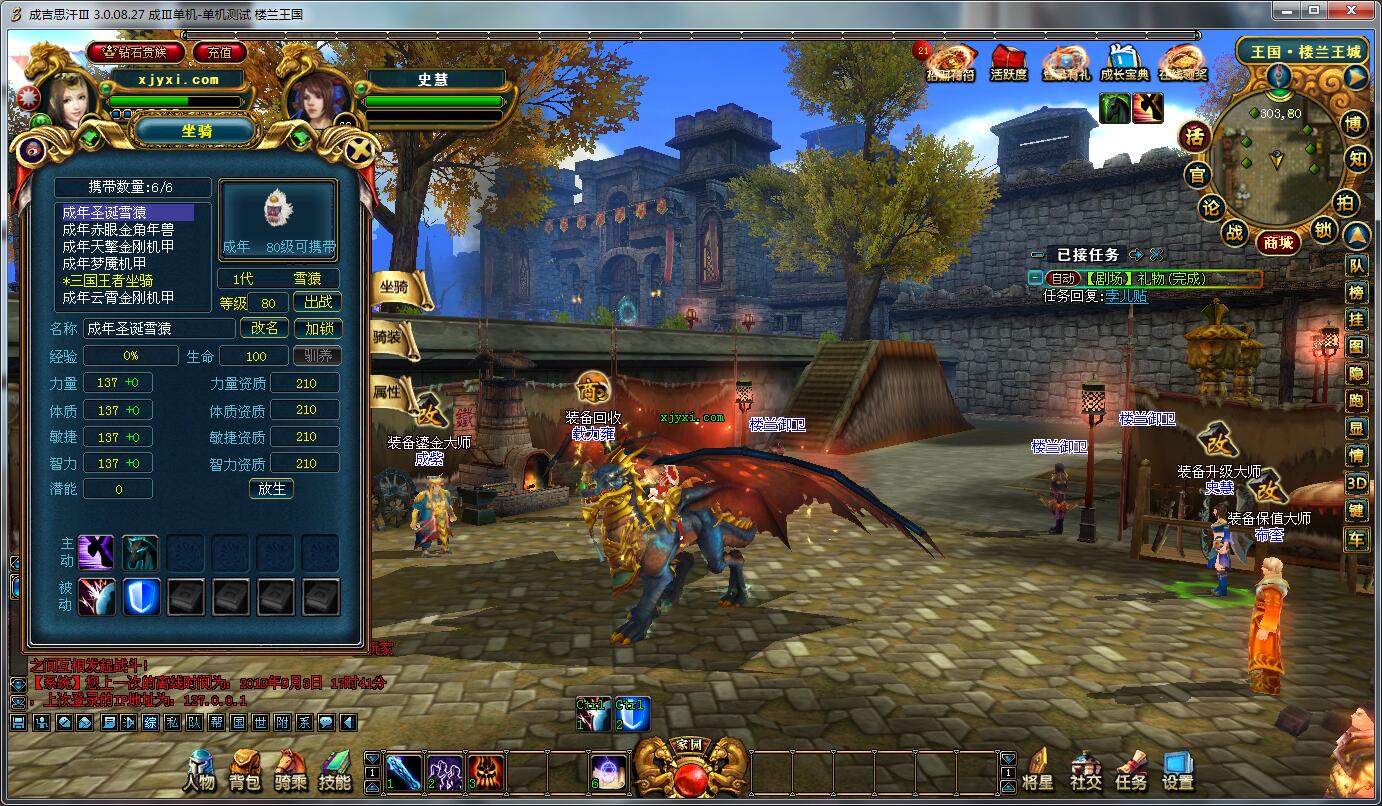Choose the 三国王者坐骑 mount entry
Screen dimensions: 1382x806
[x=108, y=280]
